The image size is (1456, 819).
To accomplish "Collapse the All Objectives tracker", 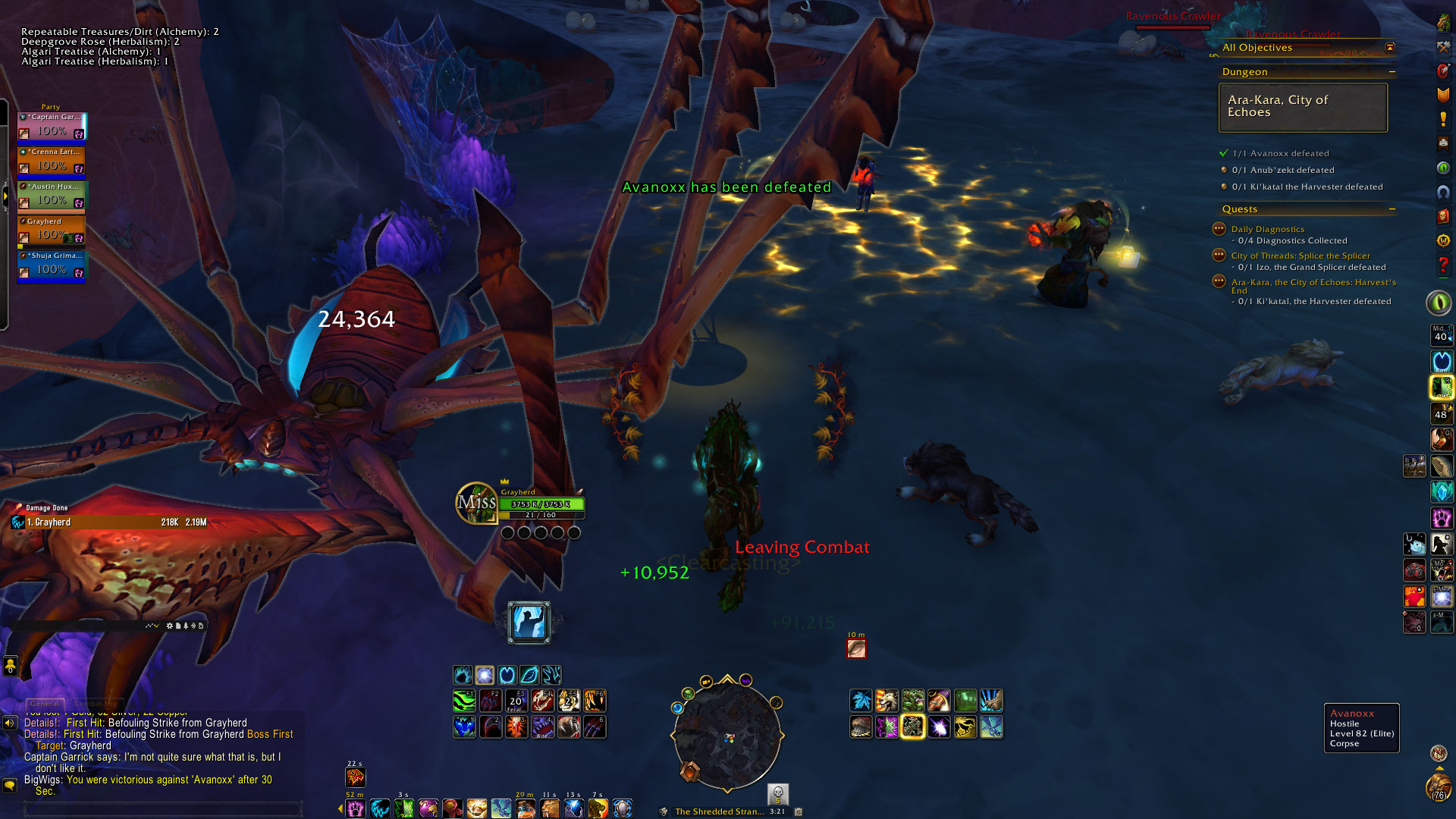I will coord(1389,48).
